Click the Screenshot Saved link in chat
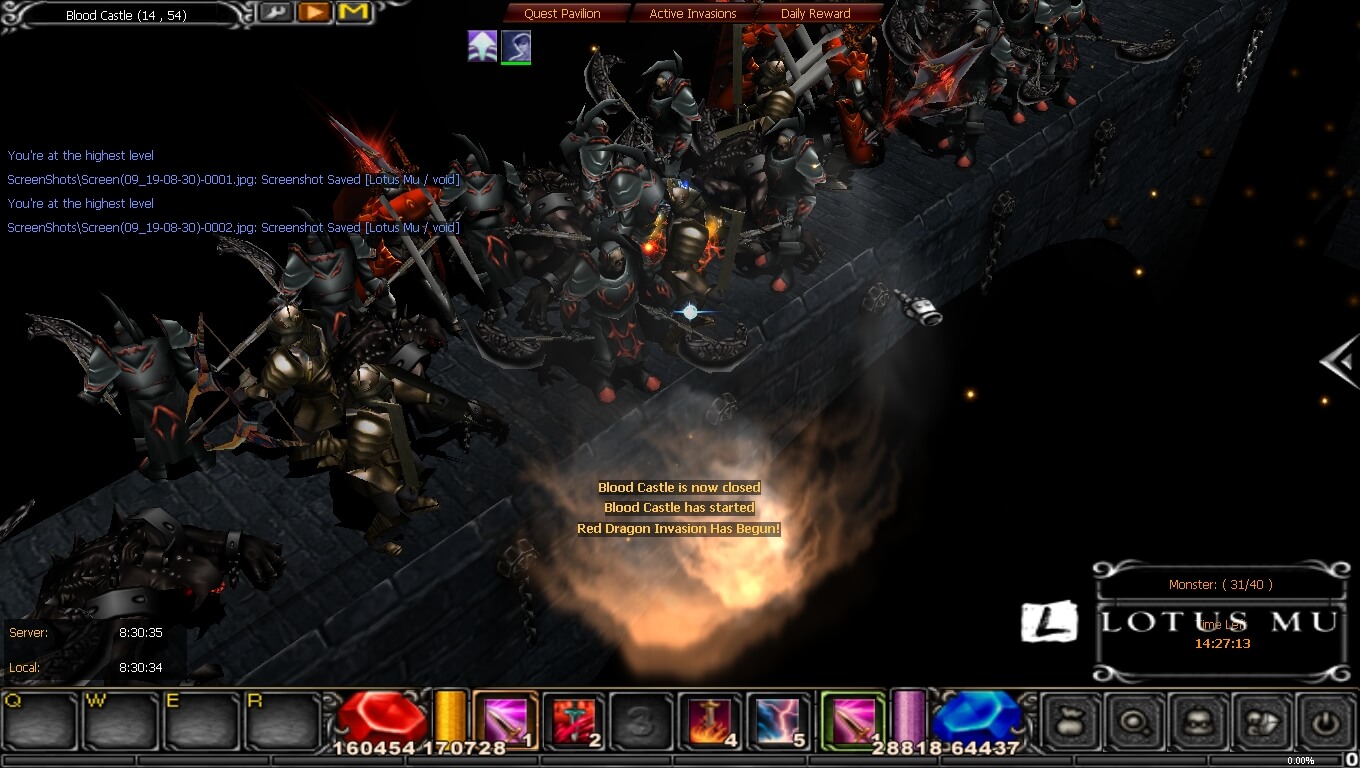The height and width of the screenshot is (768, 1360). tap(233, 180)
